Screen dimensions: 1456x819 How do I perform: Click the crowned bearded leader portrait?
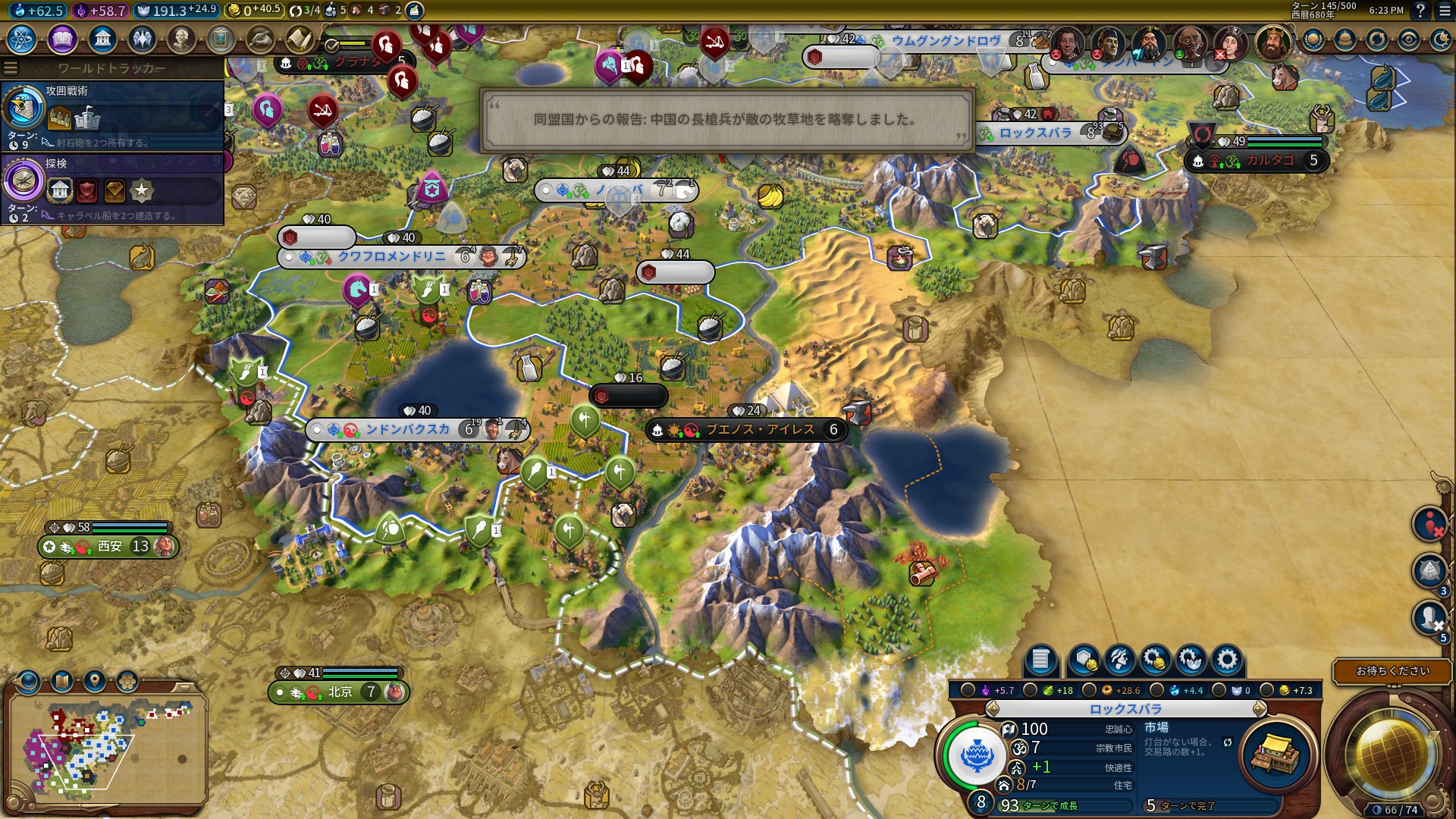click(x=1272, y=42)
